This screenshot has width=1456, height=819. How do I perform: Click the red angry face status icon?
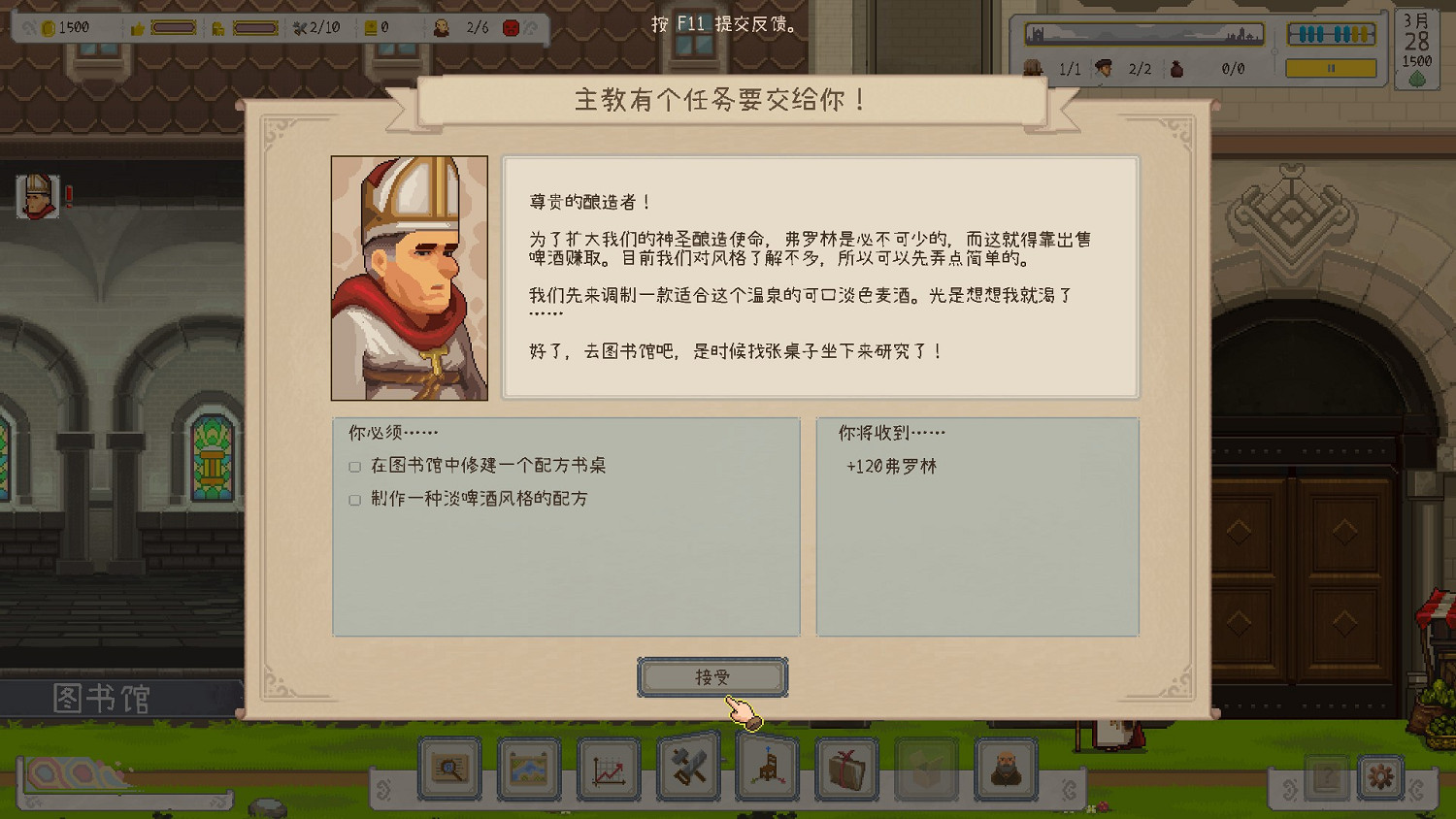point(510,27)
